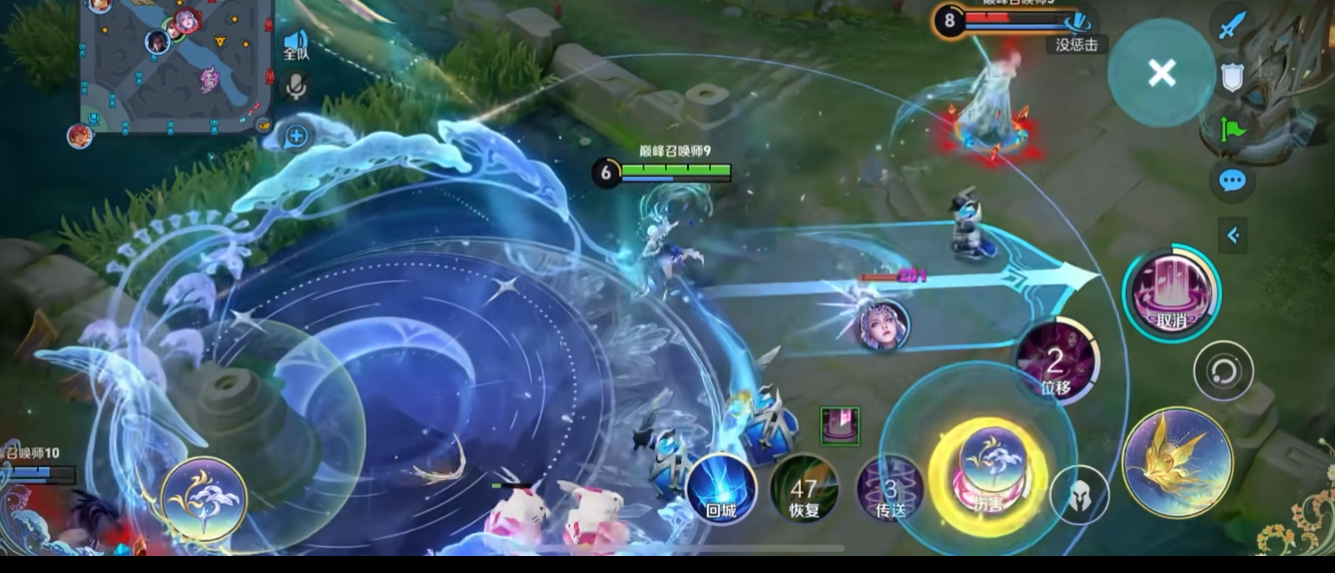Toggle the 全队 team voice speaker

tap(295, 44)
